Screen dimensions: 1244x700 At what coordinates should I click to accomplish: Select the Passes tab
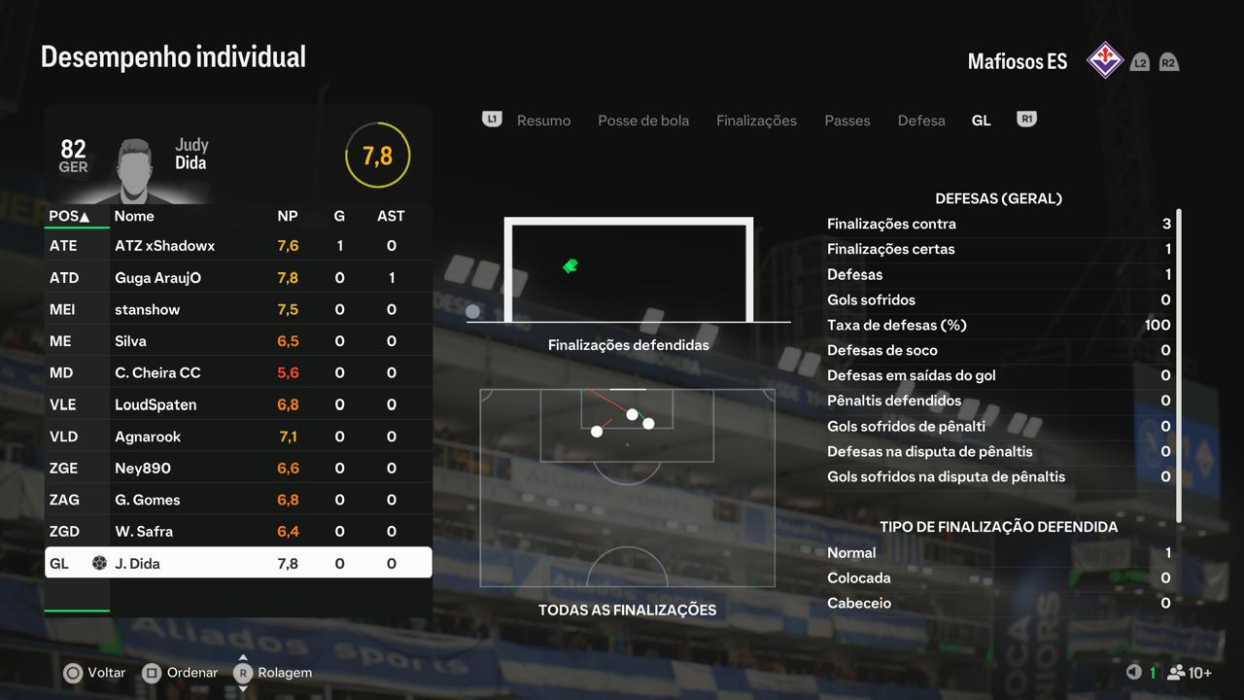[847, 121]
